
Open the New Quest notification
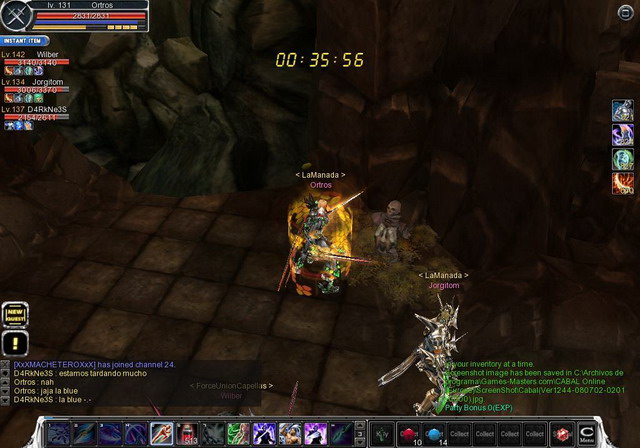[14, 315]
